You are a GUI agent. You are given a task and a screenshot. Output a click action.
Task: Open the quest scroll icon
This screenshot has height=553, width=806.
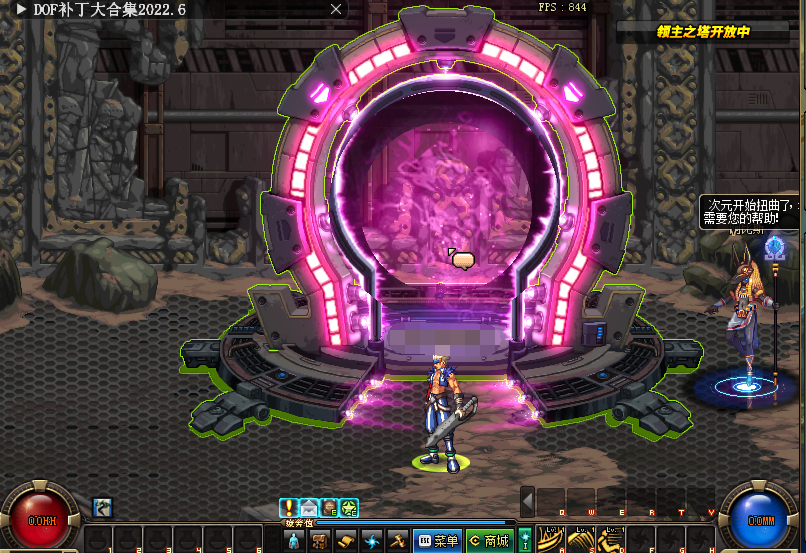pos(346,541)
